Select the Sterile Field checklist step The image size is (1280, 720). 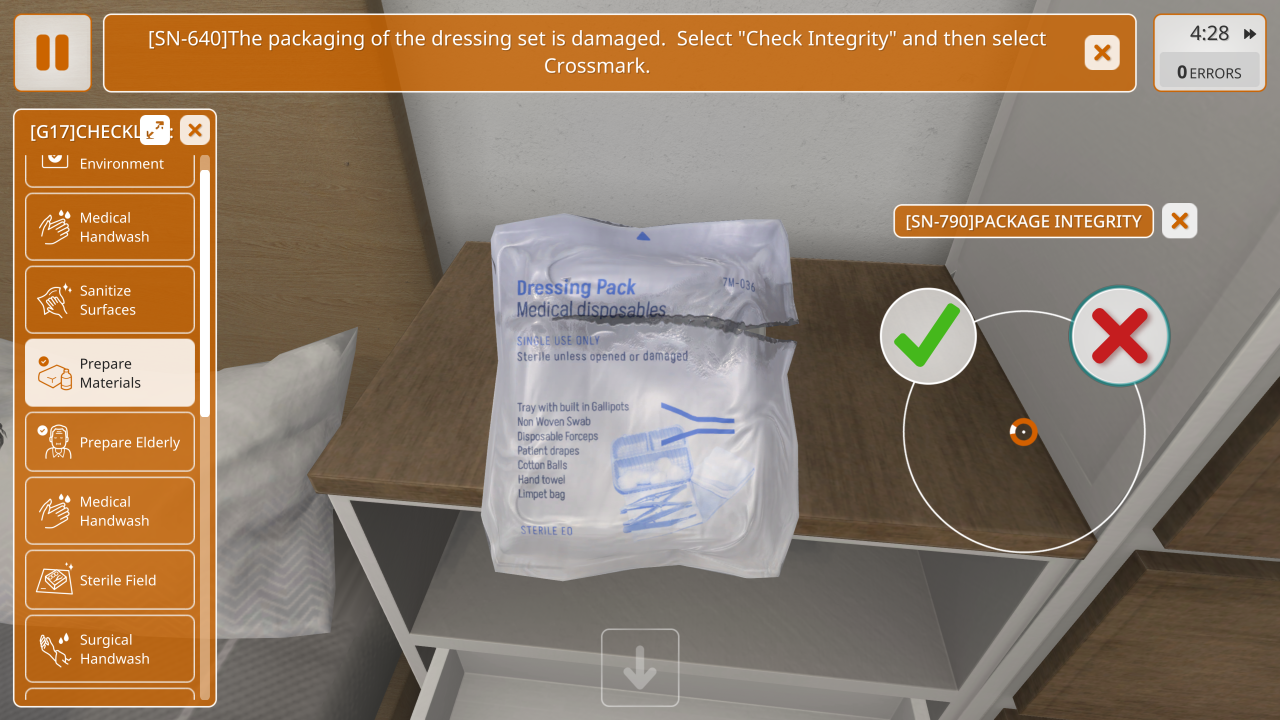pos(110,580)
